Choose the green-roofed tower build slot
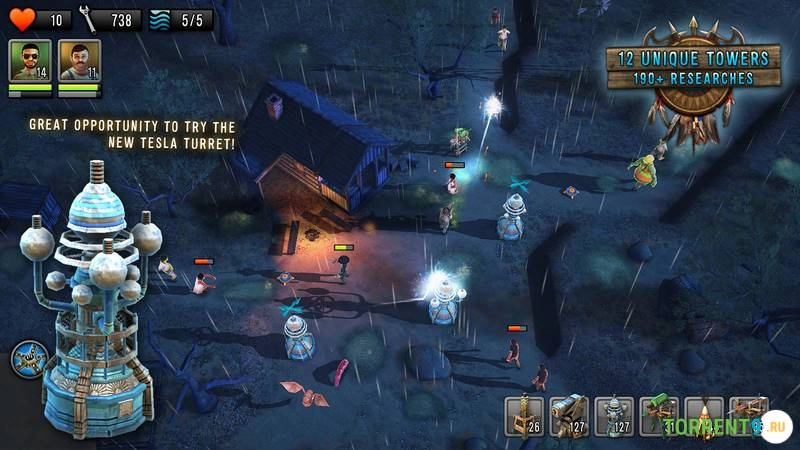Viewport: 800px width, 450px height. click(x=659, y=416)
